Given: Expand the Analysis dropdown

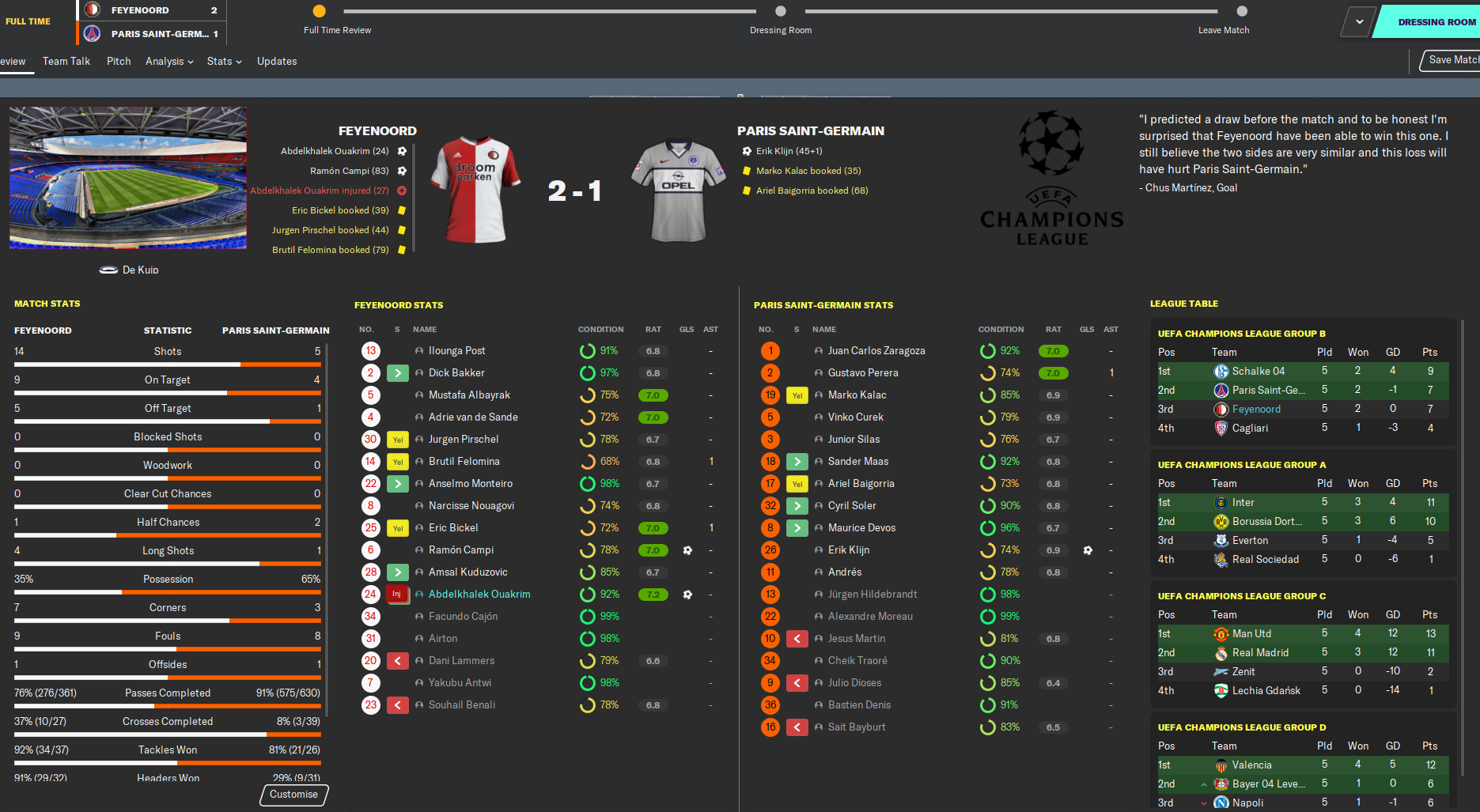Looking at the screenshot, I should [169, 61].
